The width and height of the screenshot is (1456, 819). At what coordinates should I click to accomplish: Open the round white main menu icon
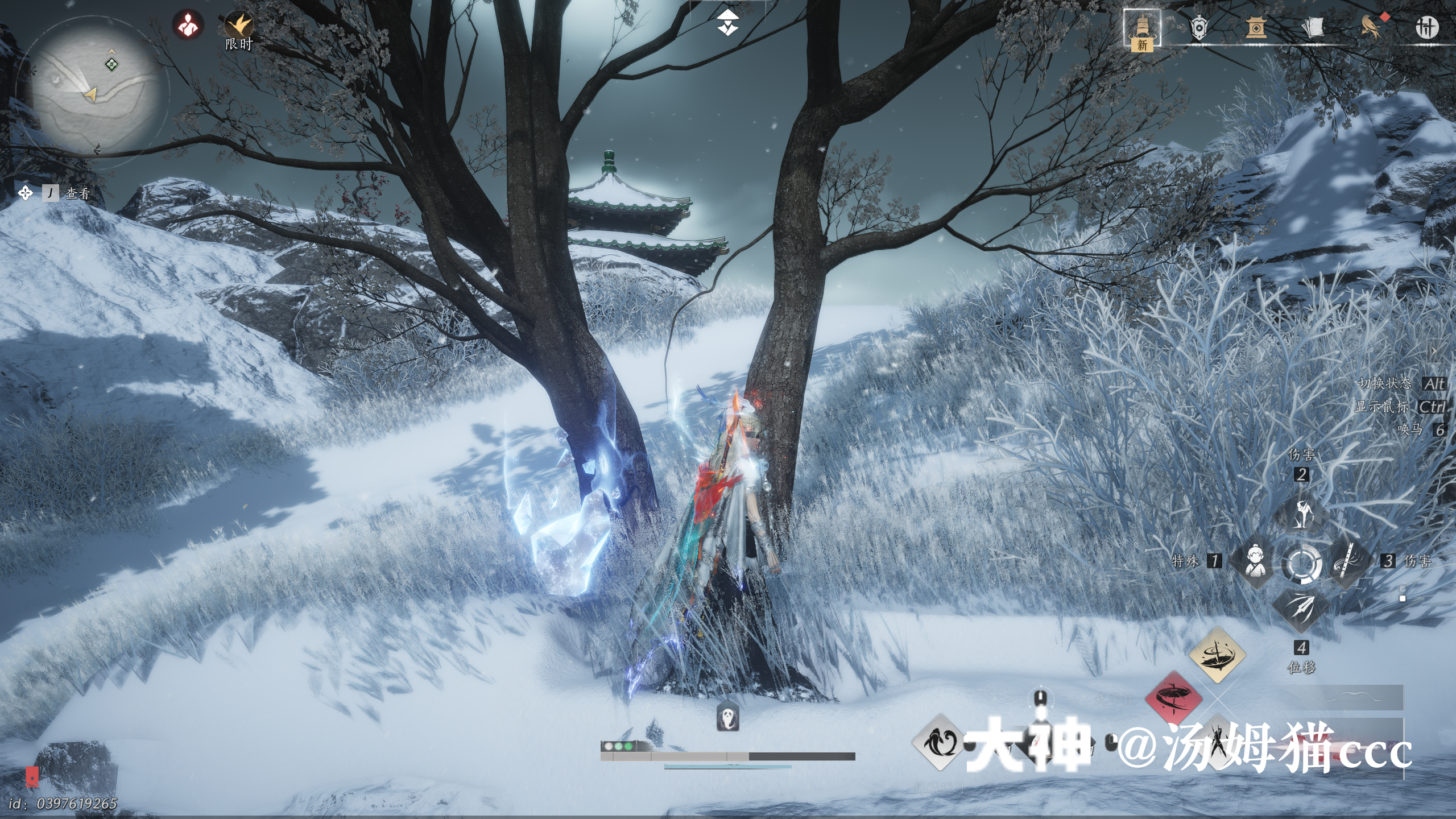pos(1426,27)
